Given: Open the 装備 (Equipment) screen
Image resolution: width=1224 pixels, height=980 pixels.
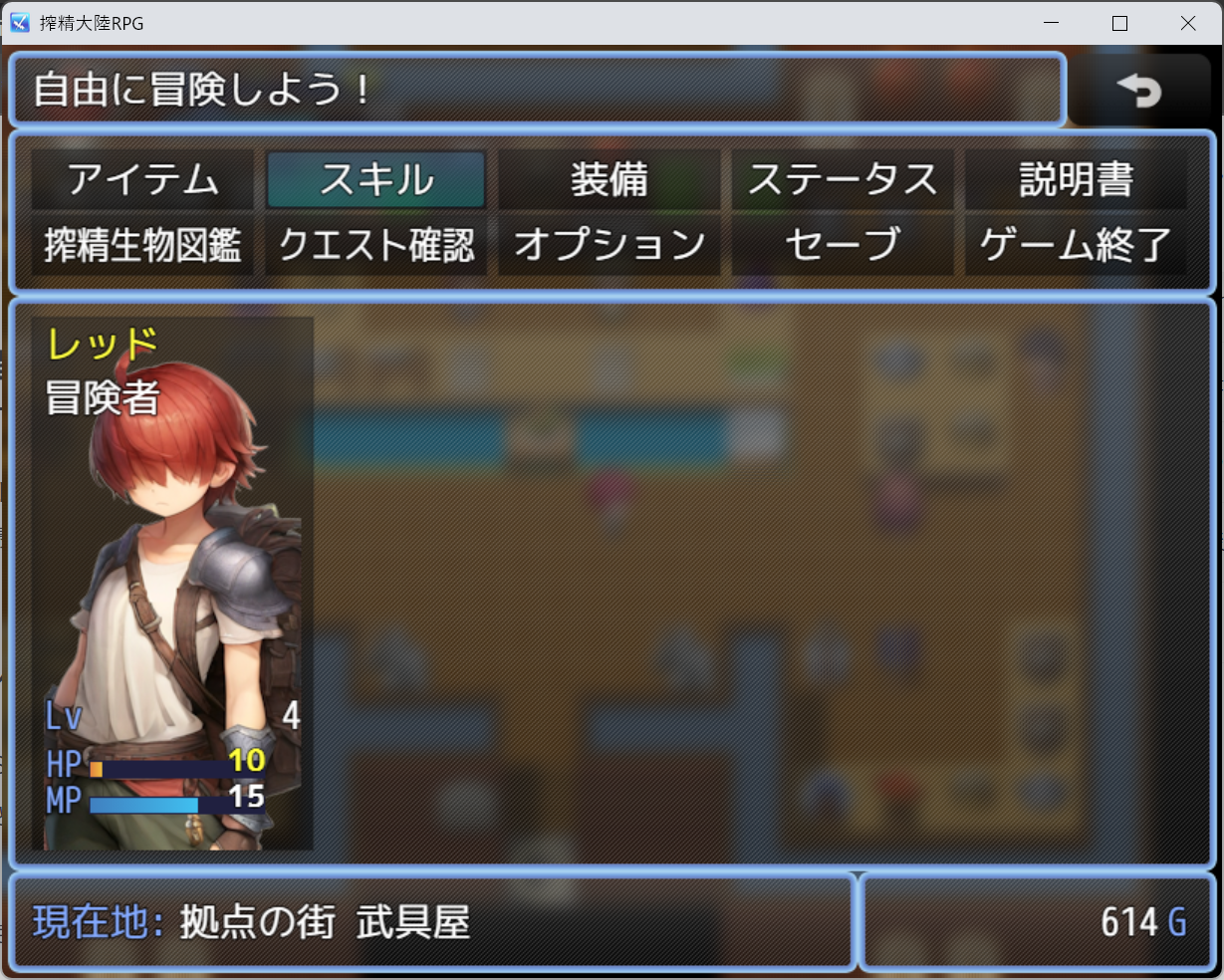Looking at the screenshot, I should [610, 180].
